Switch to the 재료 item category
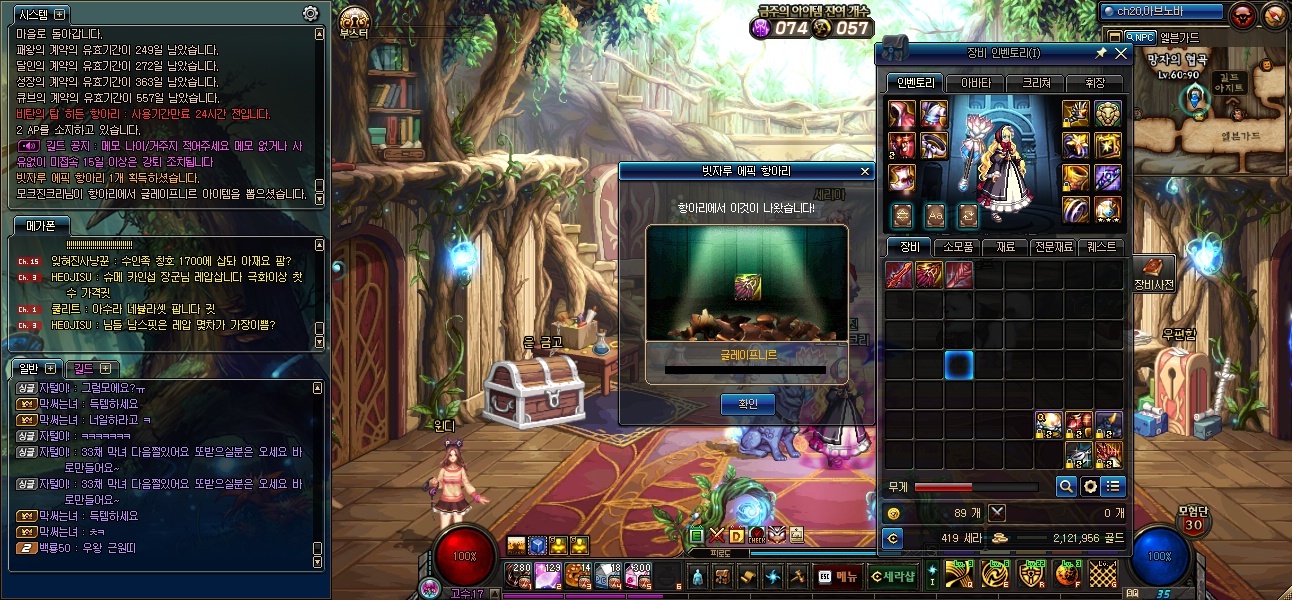1292x600 pixels. (x=1000, y=246)
